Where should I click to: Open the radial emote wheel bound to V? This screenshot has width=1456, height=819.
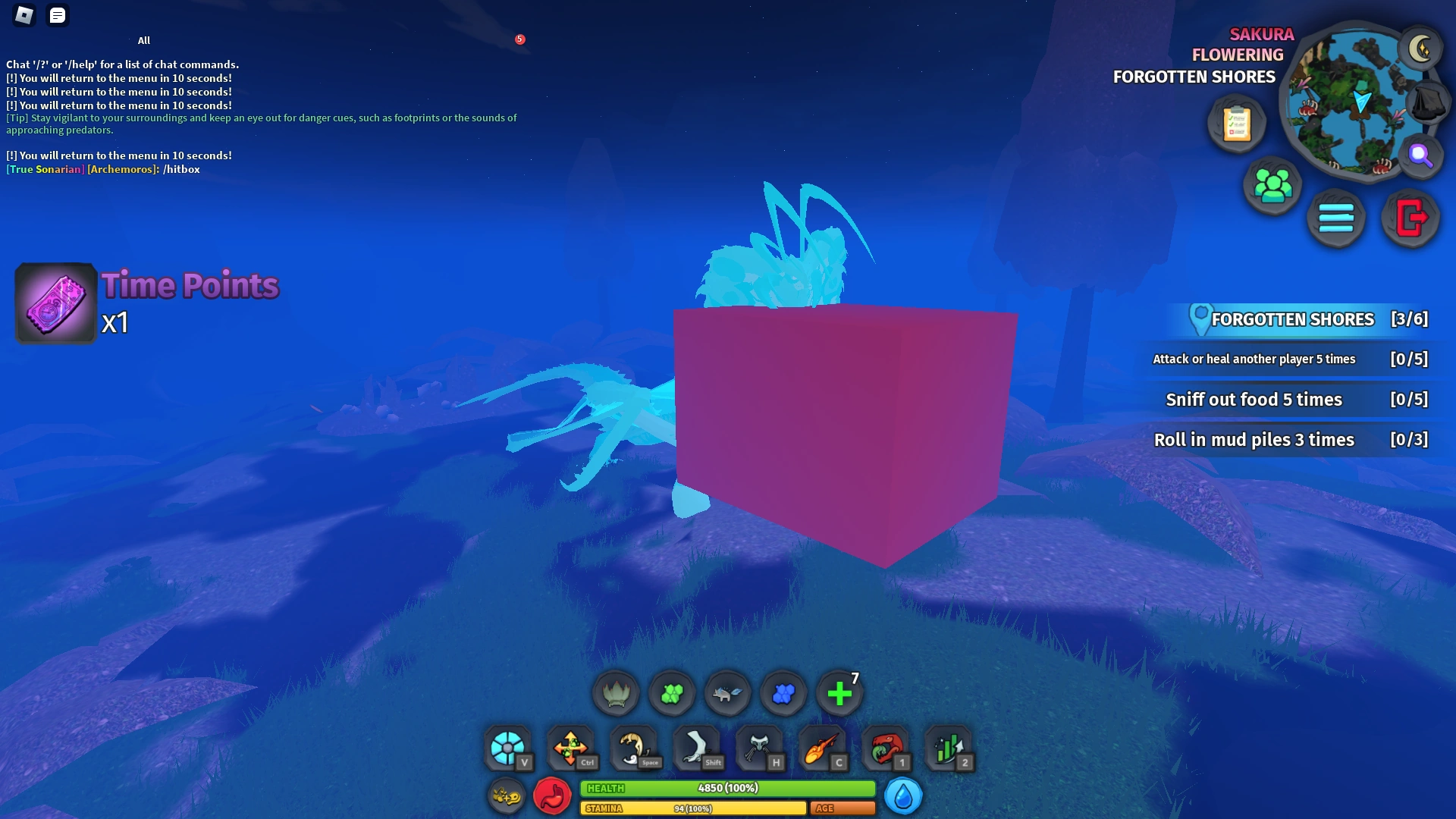(509, 748)
